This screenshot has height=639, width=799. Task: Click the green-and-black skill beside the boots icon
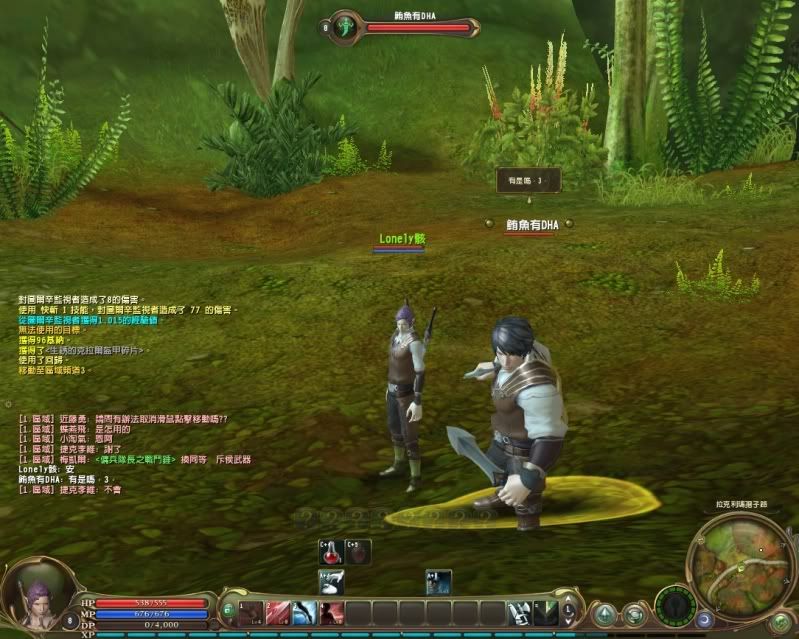tap(545, 613)
